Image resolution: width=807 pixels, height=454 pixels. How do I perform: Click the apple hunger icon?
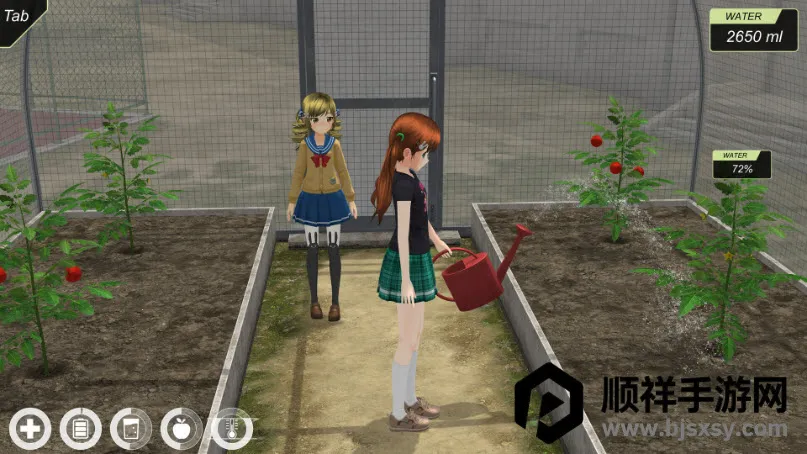[x=181, y=429]
